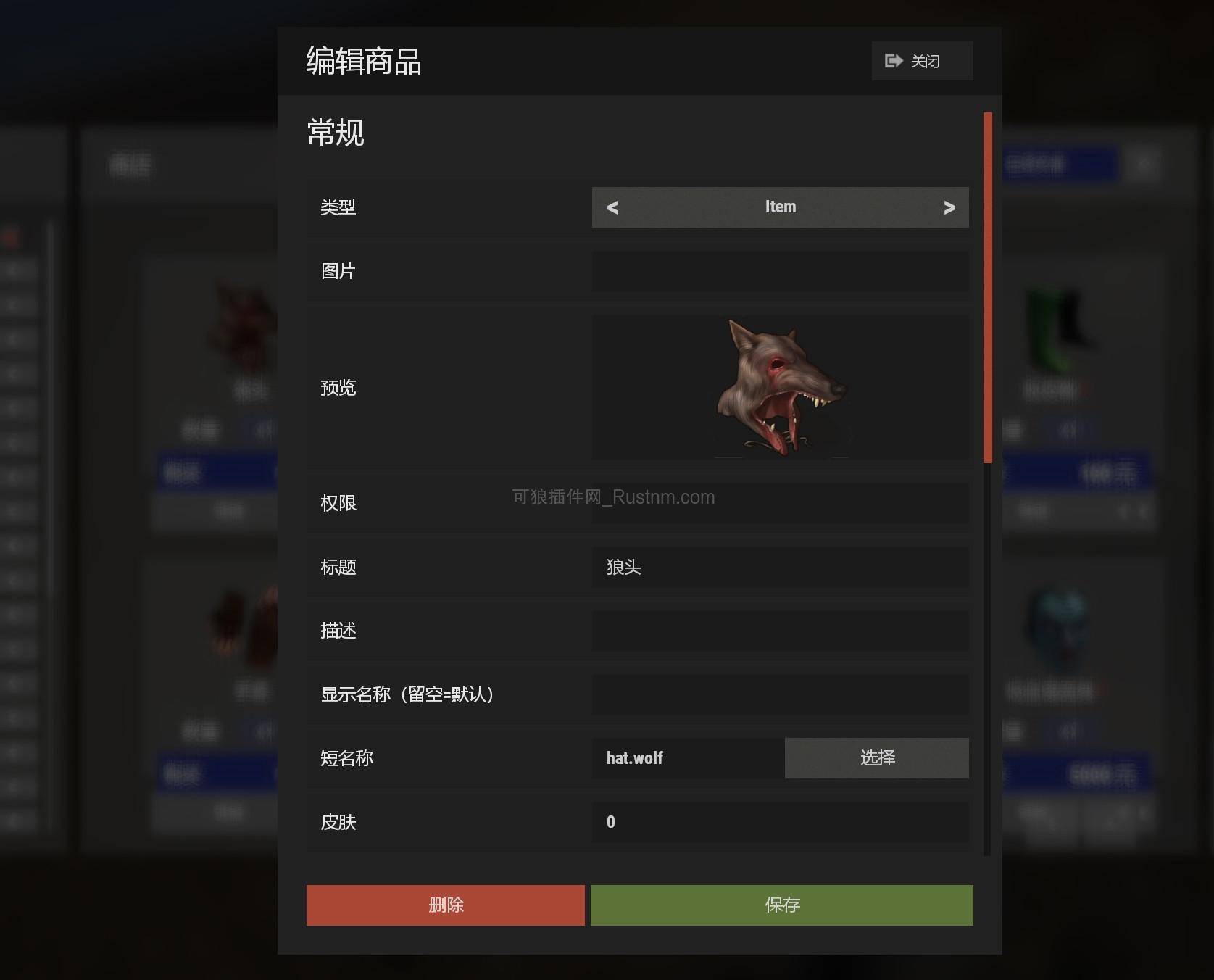Select the next item type arrow
This screenshot has width=1214, height=980.
(x=949, y=207)
